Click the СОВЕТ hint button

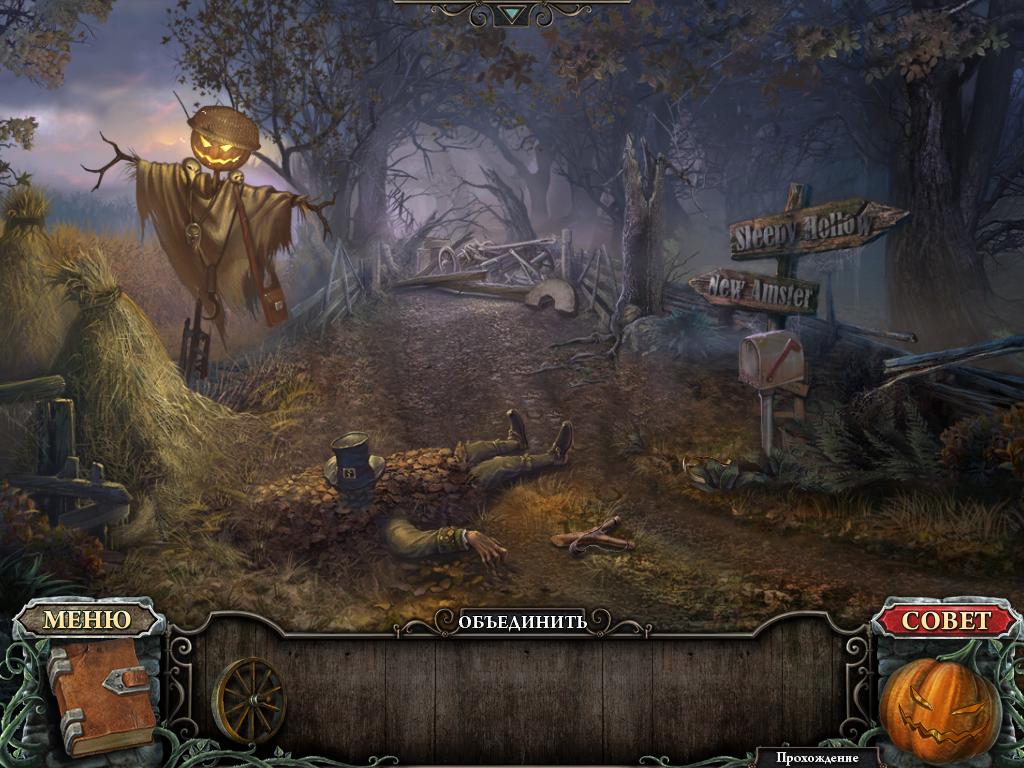tap(946, 620)
